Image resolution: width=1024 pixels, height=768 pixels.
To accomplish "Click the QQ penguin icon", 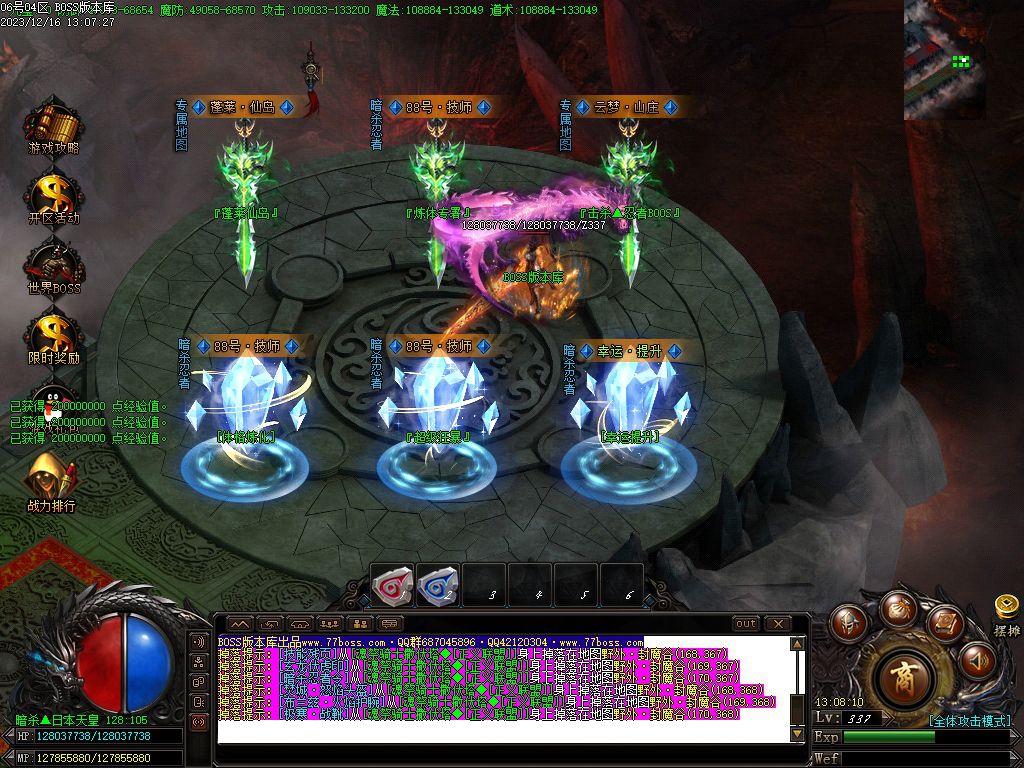I will (53, 400).
